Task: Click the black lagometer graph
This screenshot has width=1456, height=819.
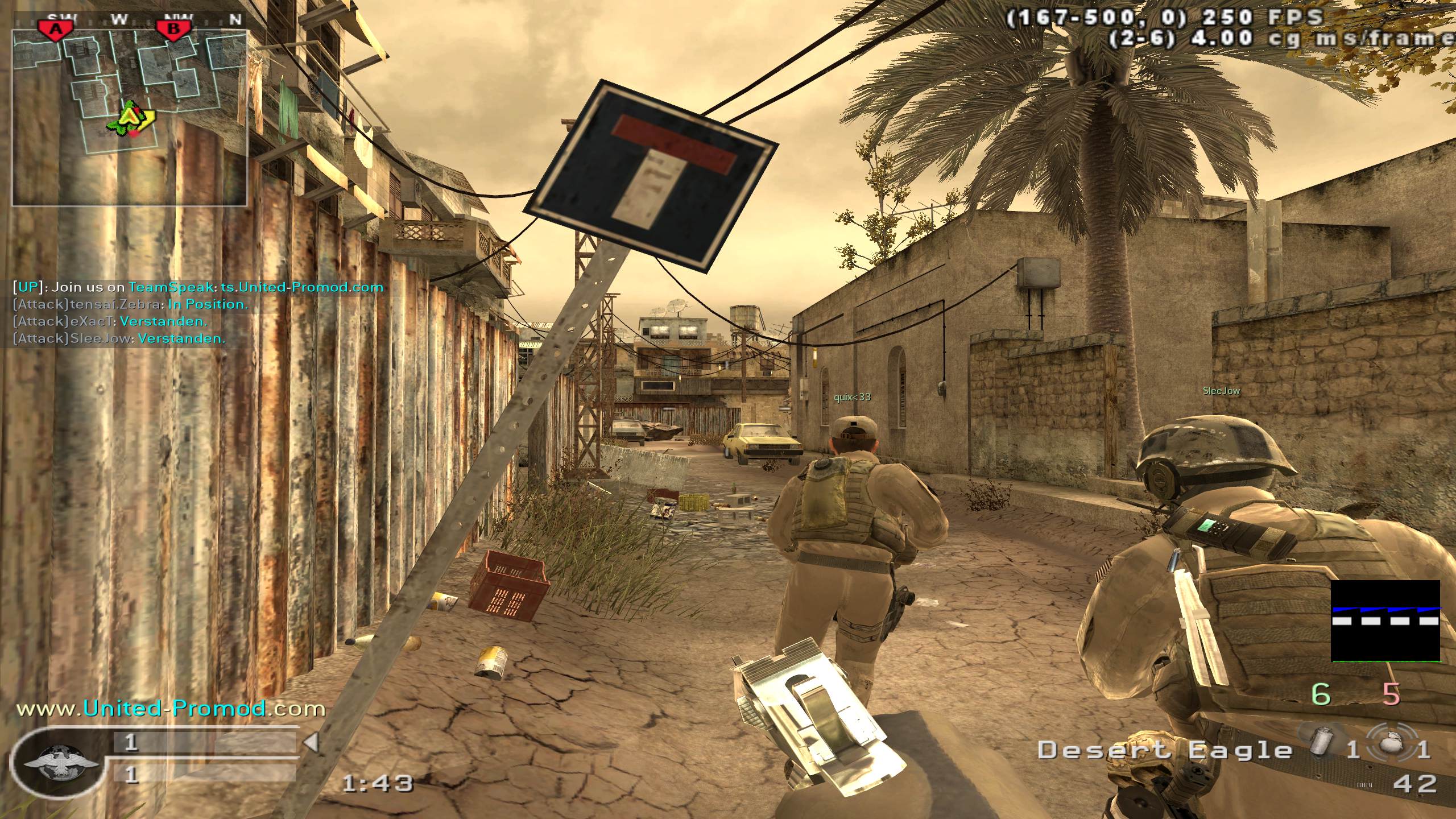Action: [x=1385, y=621]
